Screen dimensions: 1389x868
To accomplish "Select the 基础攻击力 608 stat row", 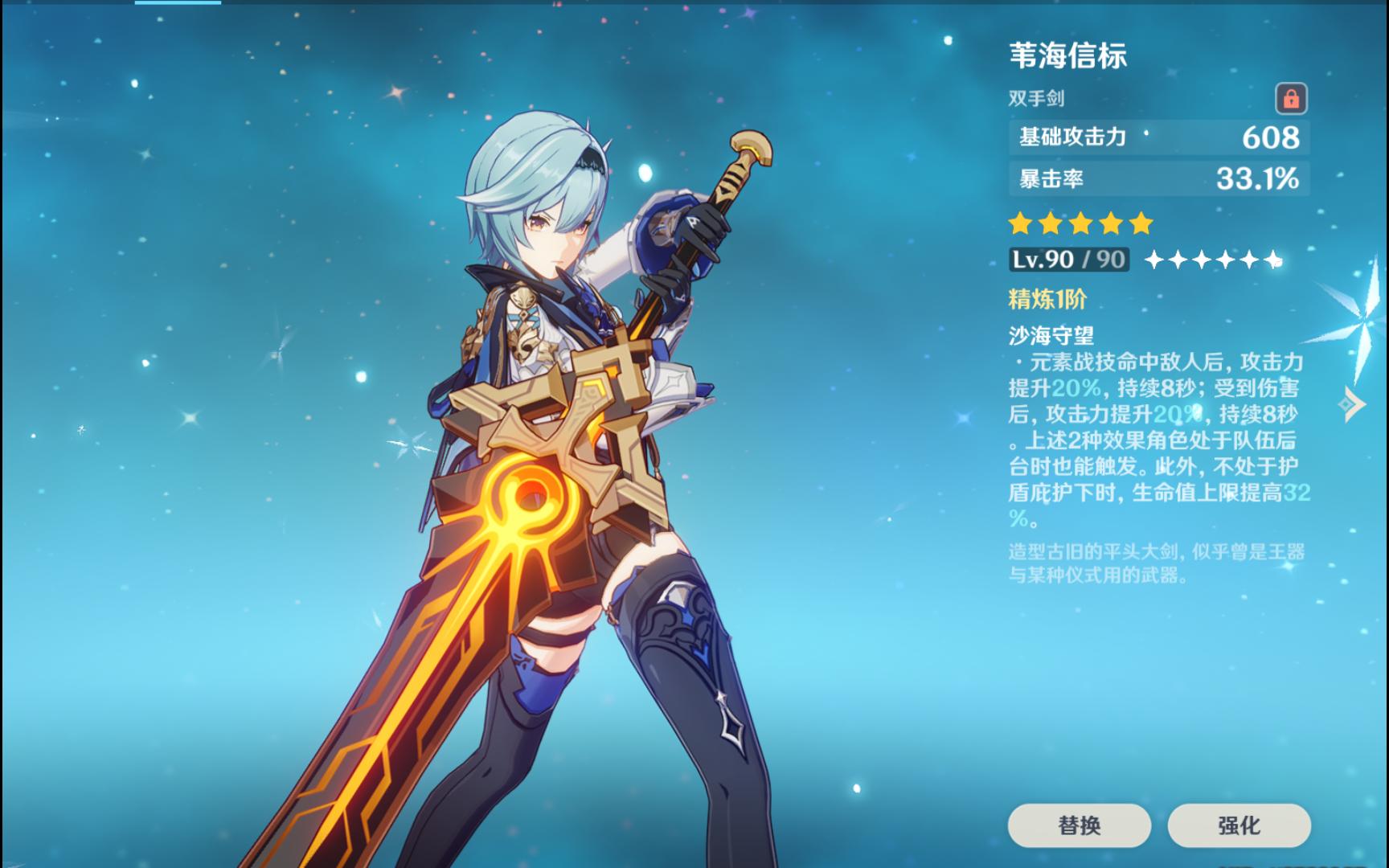I will tap(1153, 137).
